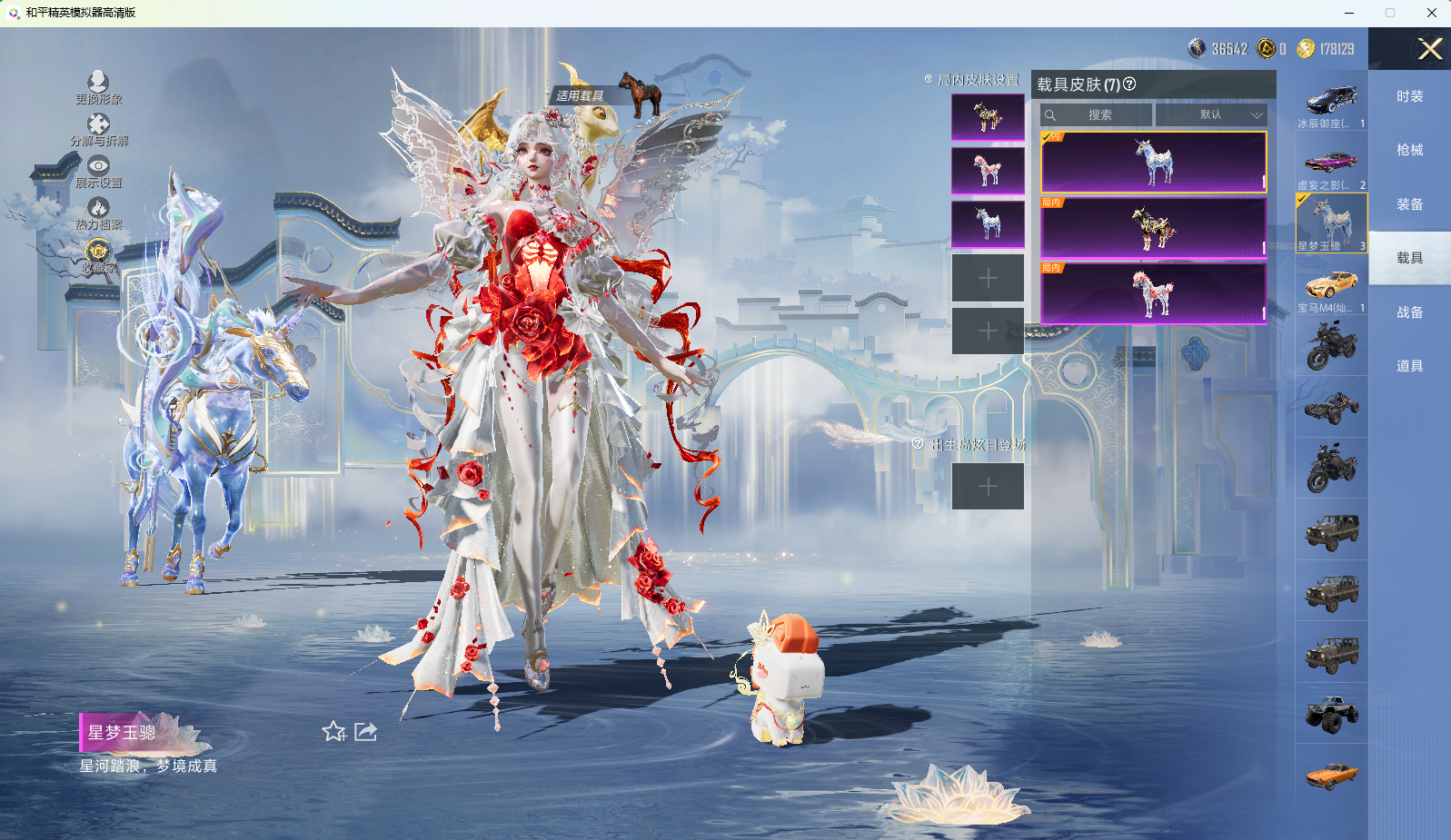The image size is (1451, 840).
Task: Select the 装备 equipment tab
Action: [1409, 204]
